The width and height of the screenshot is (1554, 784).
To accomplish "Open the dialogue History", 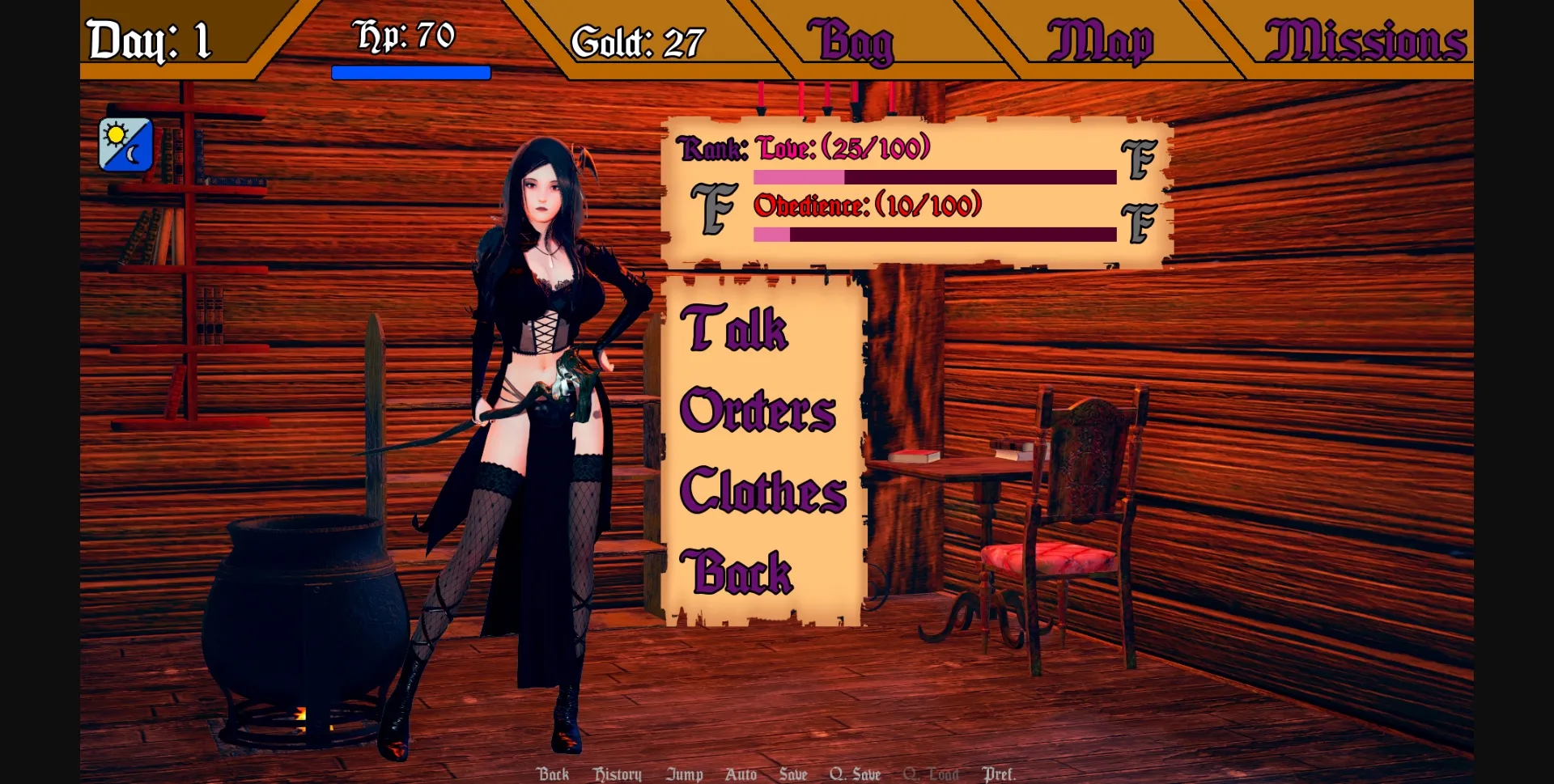I will [x=618, y=774].
